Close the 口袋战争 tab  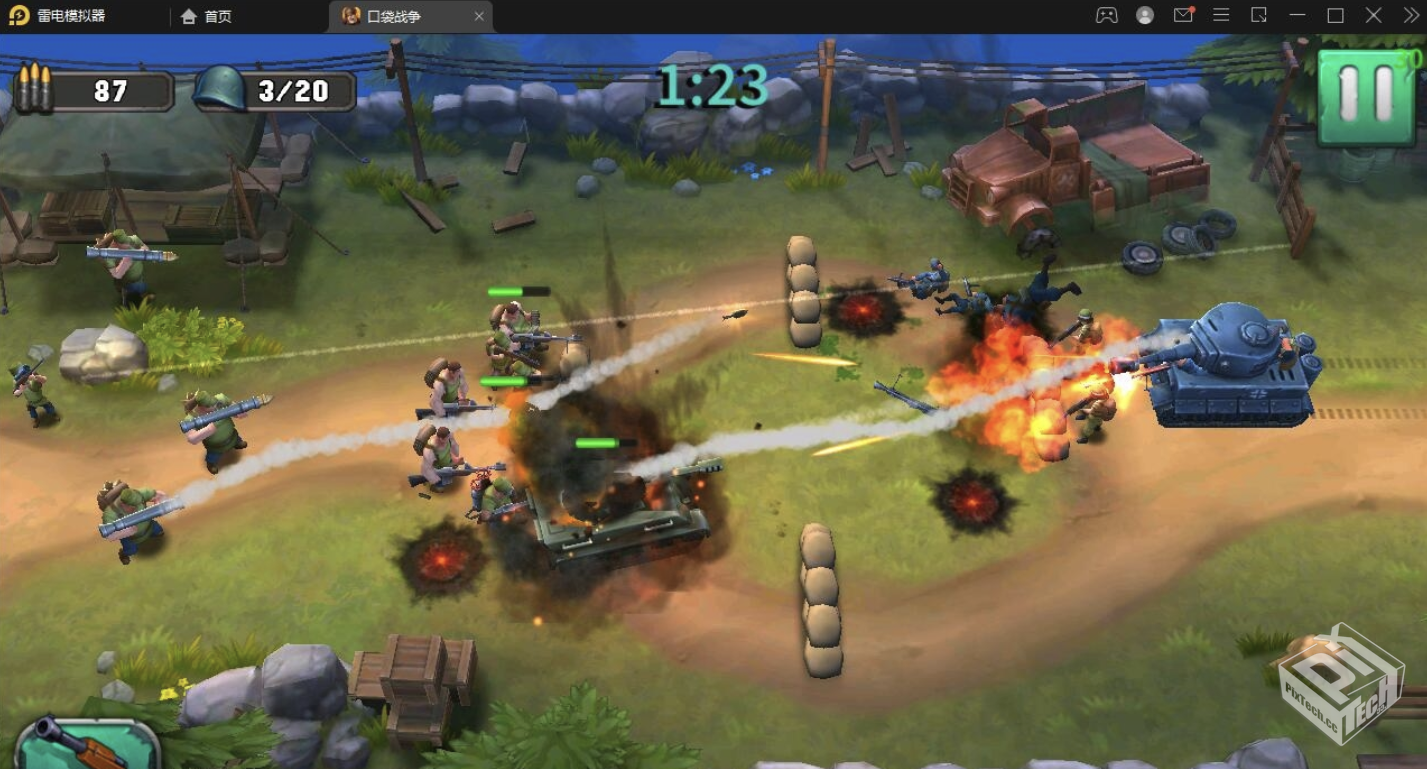(x=479, y=16)
